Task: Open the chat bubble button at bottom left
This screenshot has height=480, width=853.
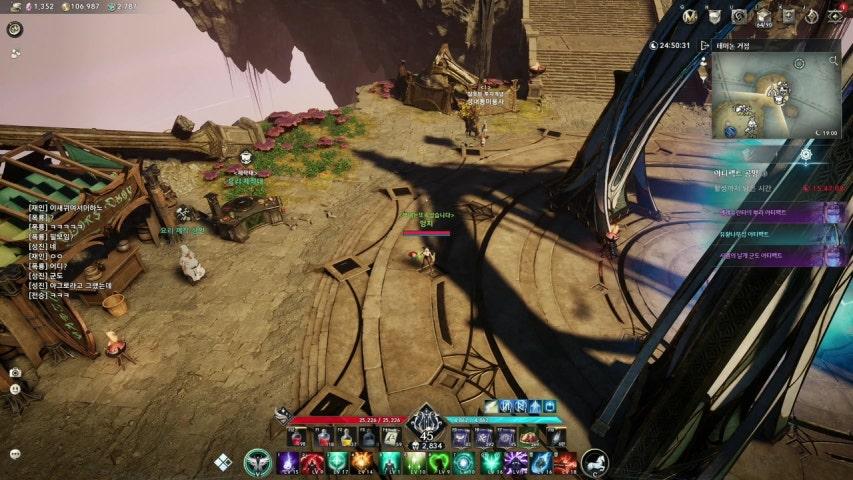Action: point(15,453)
